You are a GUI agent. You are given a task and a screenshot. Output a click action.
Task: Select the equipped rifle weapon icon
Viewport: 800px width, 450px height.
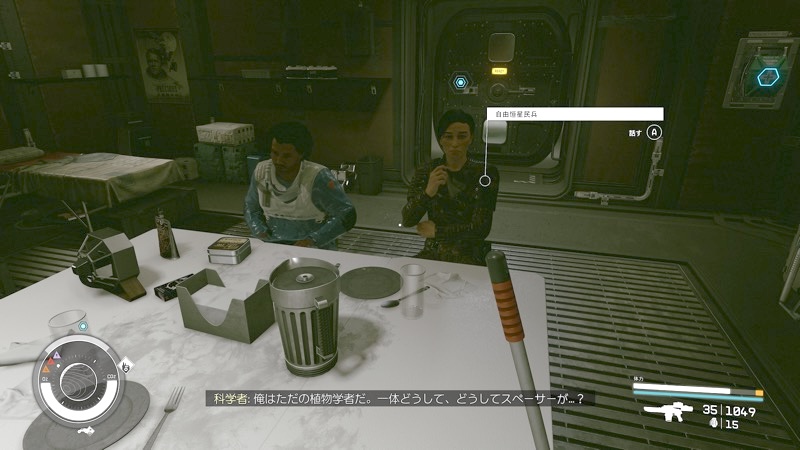pos(666,413)
